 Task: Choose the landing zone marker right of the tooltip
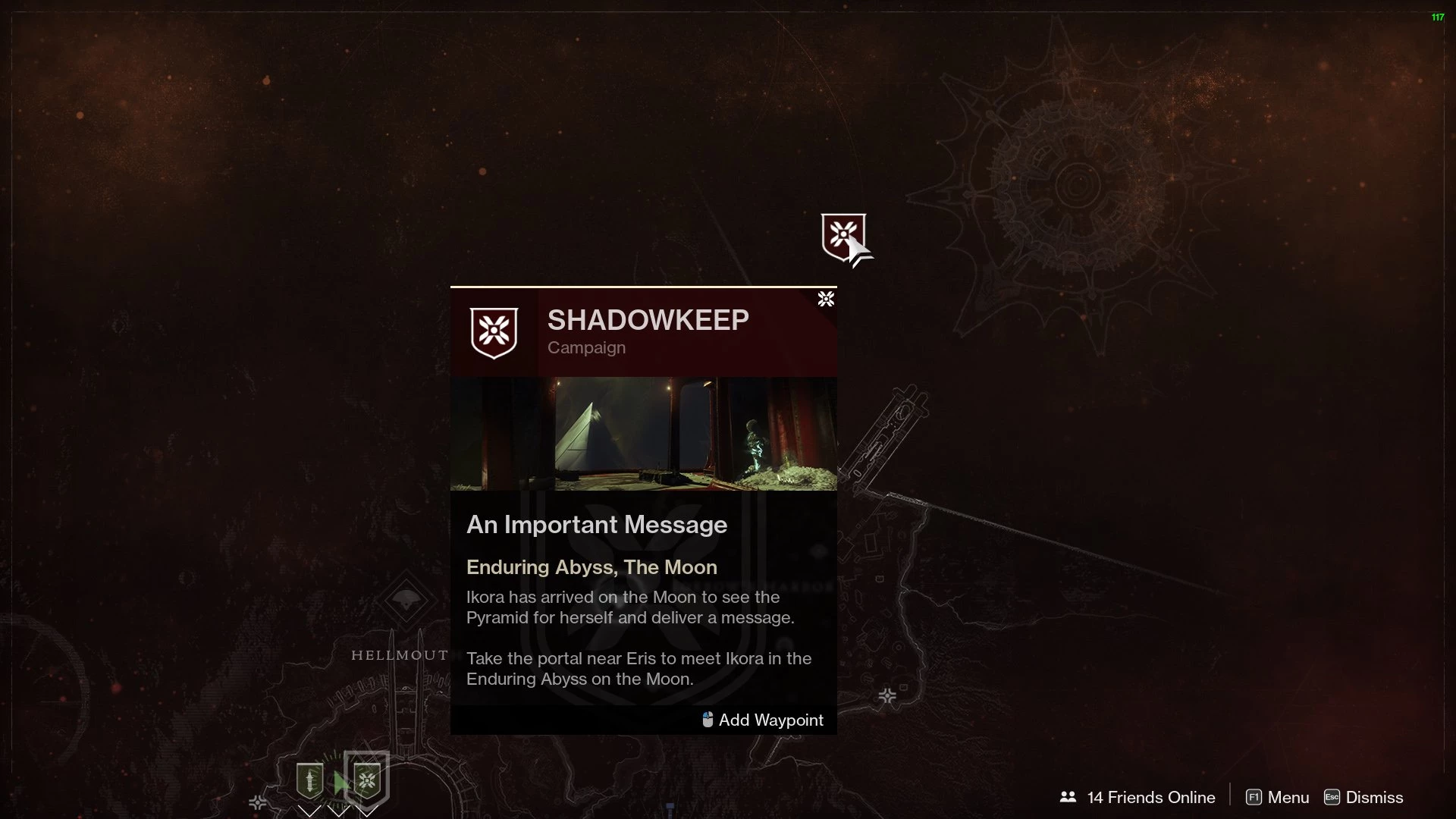tap(887, 695)
